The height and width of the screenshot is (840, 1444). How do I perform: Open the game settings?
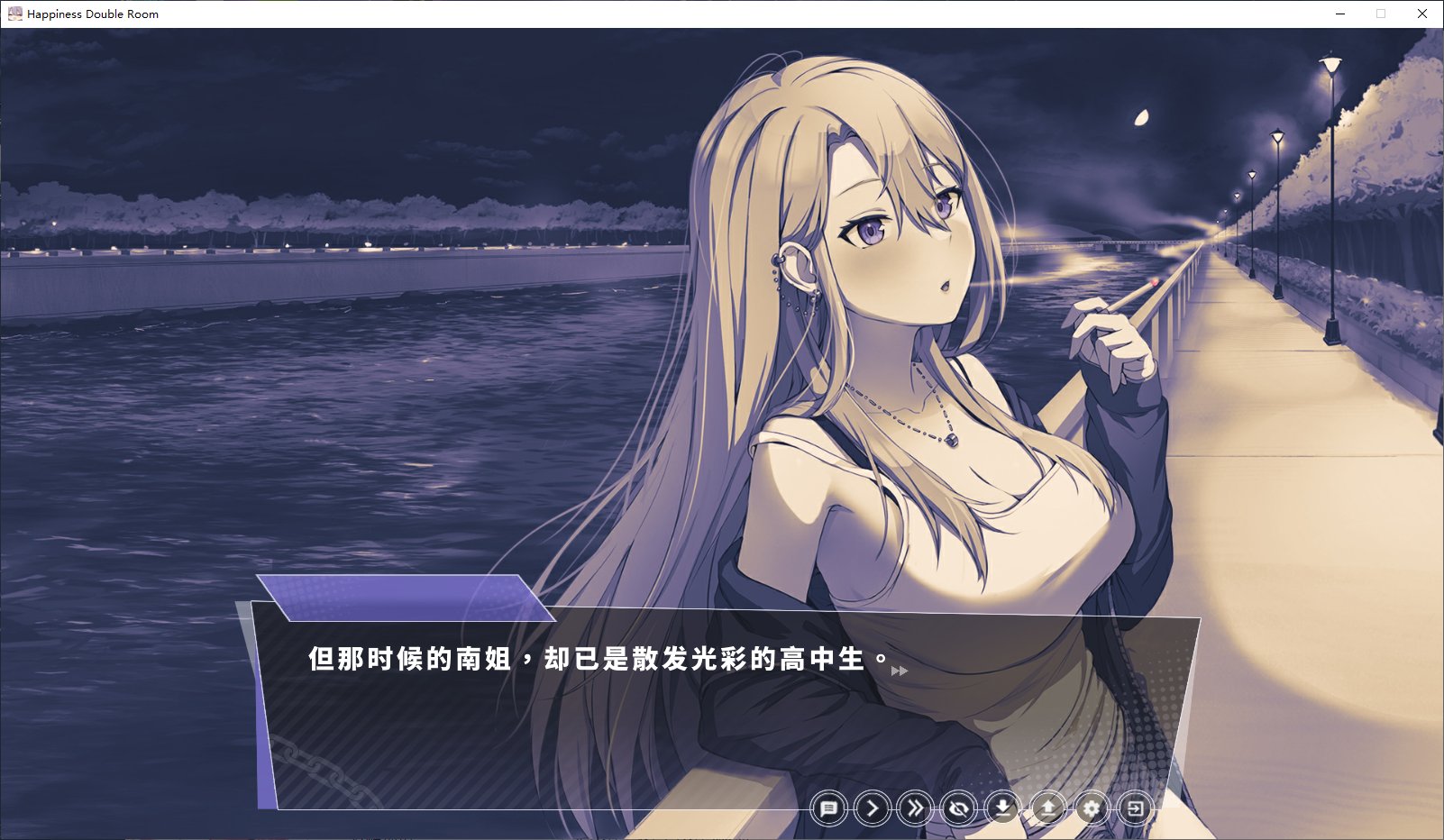coord(1092,809)
